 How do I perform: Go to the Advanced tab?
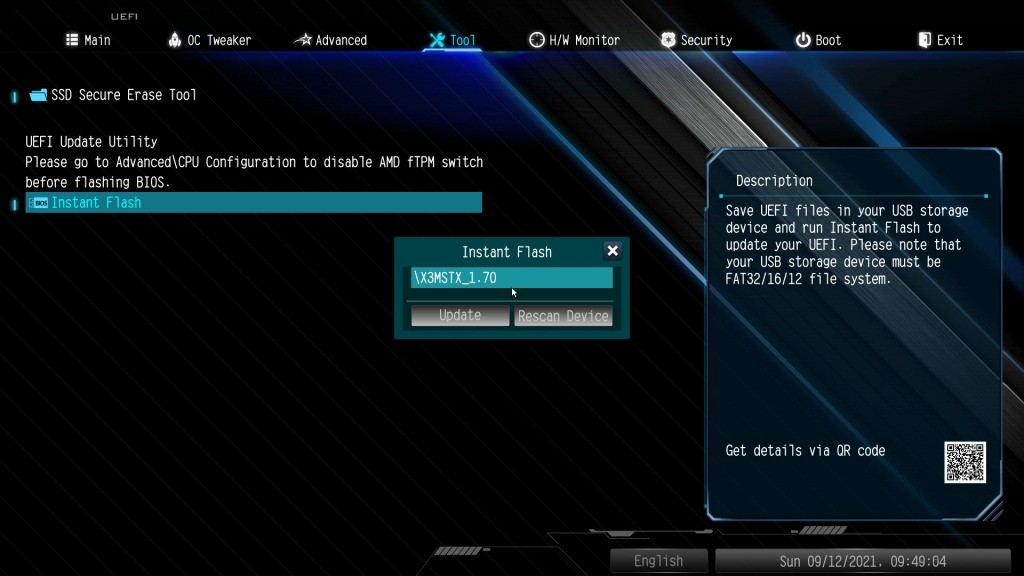(x=331, y=40)
